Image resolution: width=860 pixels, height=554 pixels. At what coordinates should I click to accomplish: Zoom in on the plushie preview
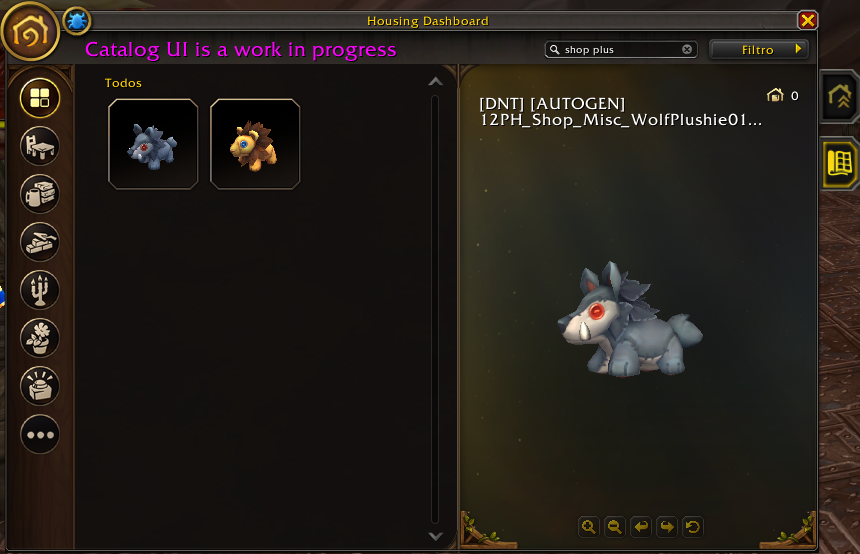point(589,526)
